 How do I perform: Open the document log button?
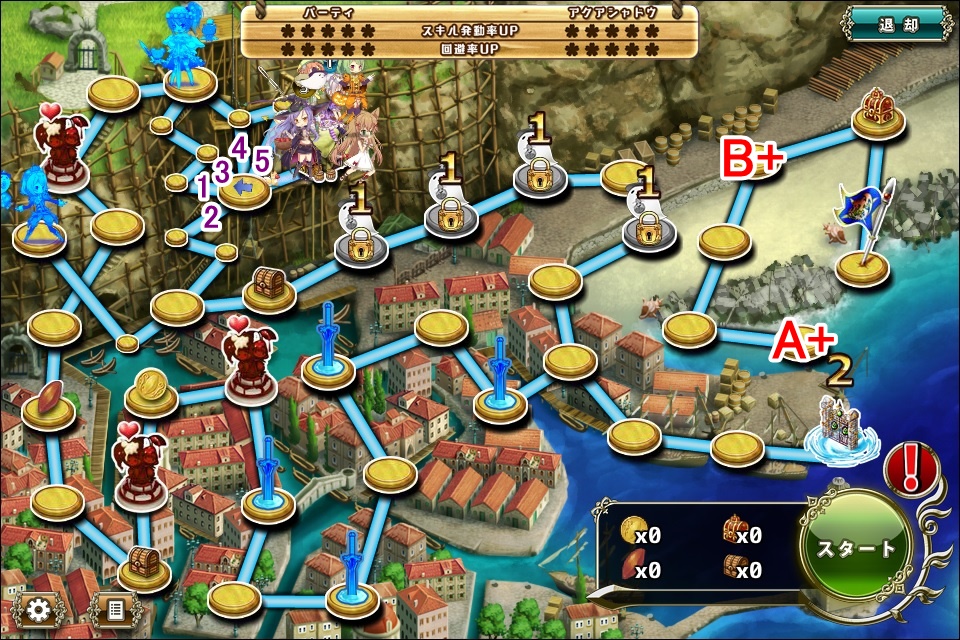pyautogui.click(x=114, y=608)
